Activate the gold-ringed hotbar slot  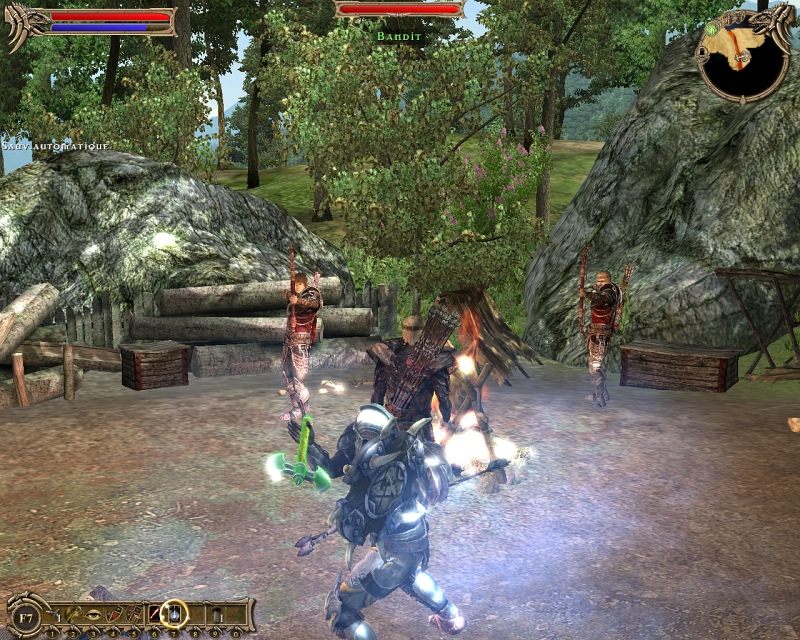point(174,613)
